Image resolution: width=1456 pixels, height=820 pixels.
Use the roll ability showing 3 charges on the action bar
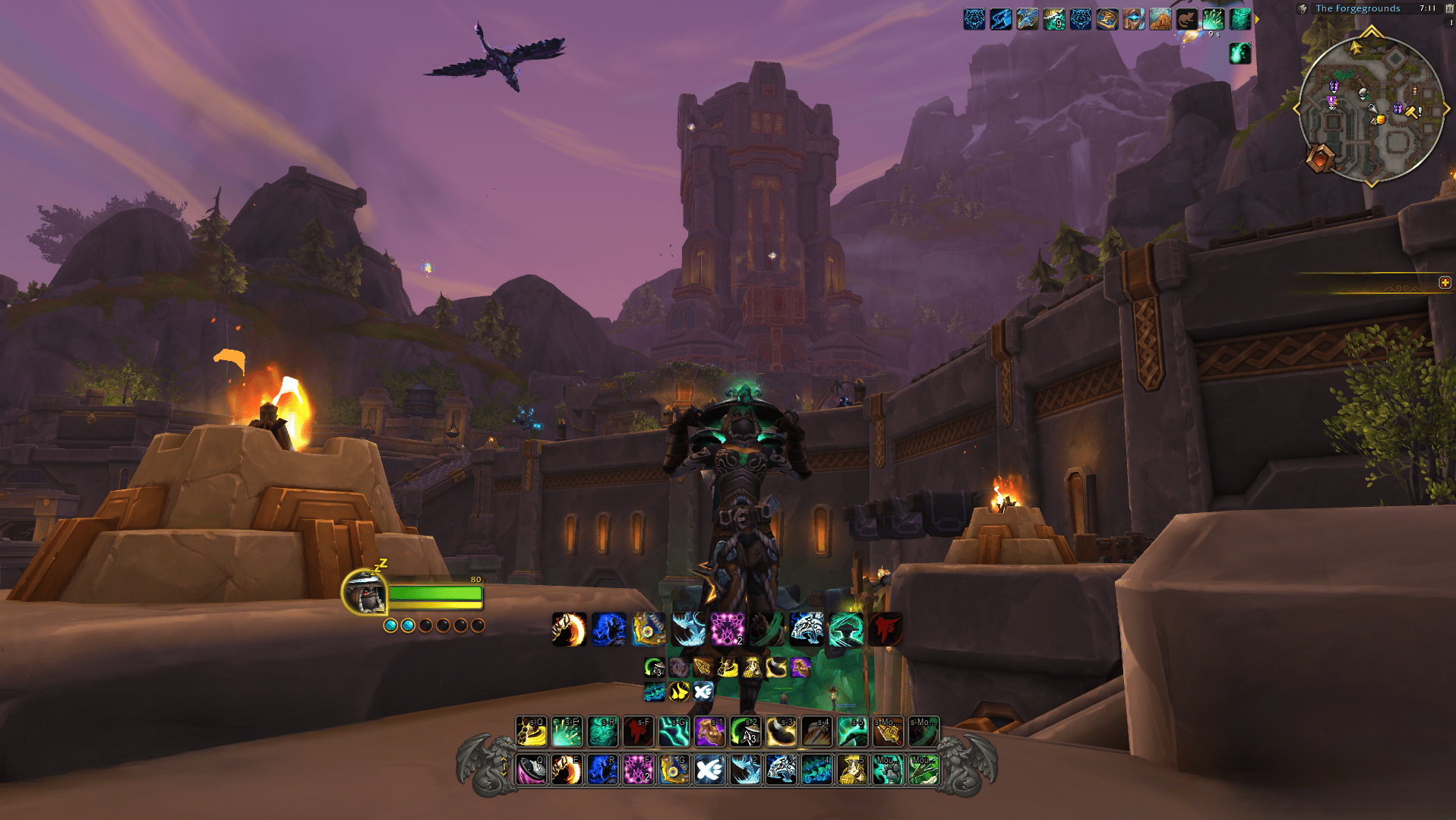coord(745,732)
